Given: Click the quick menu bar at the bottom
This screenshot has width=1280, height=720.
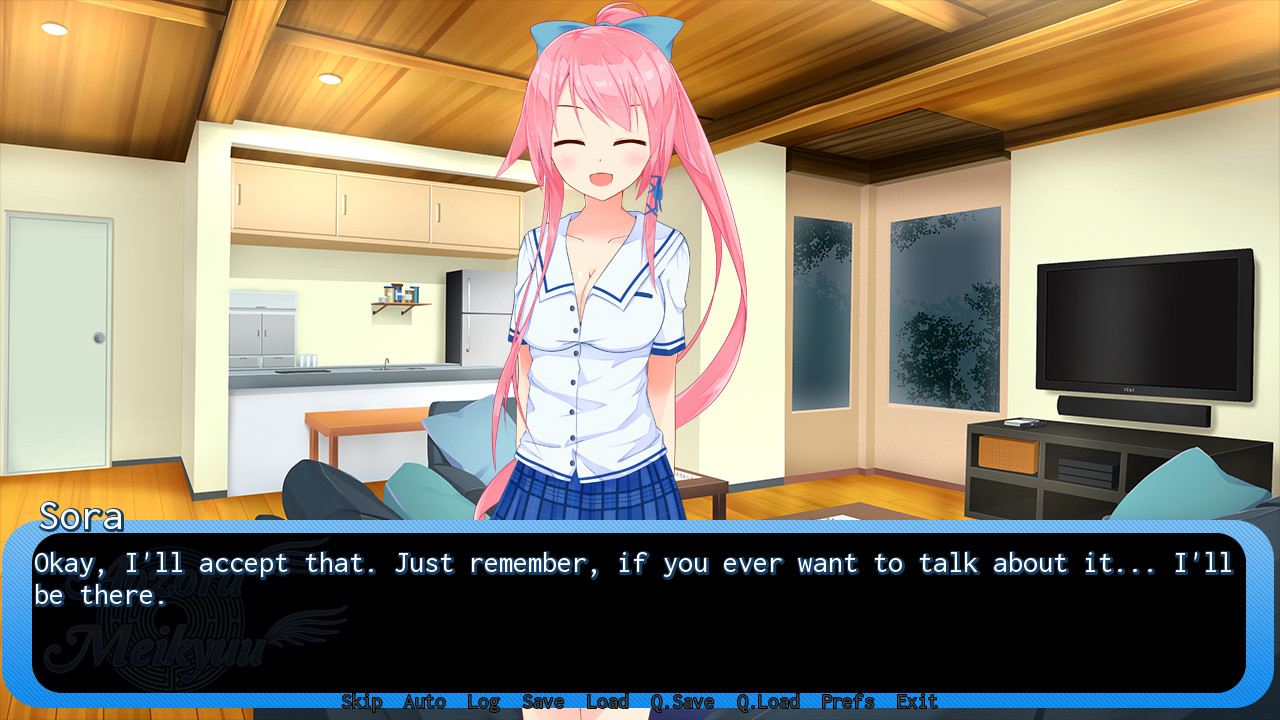Looking at the screenshot, I should click(640, 701).
